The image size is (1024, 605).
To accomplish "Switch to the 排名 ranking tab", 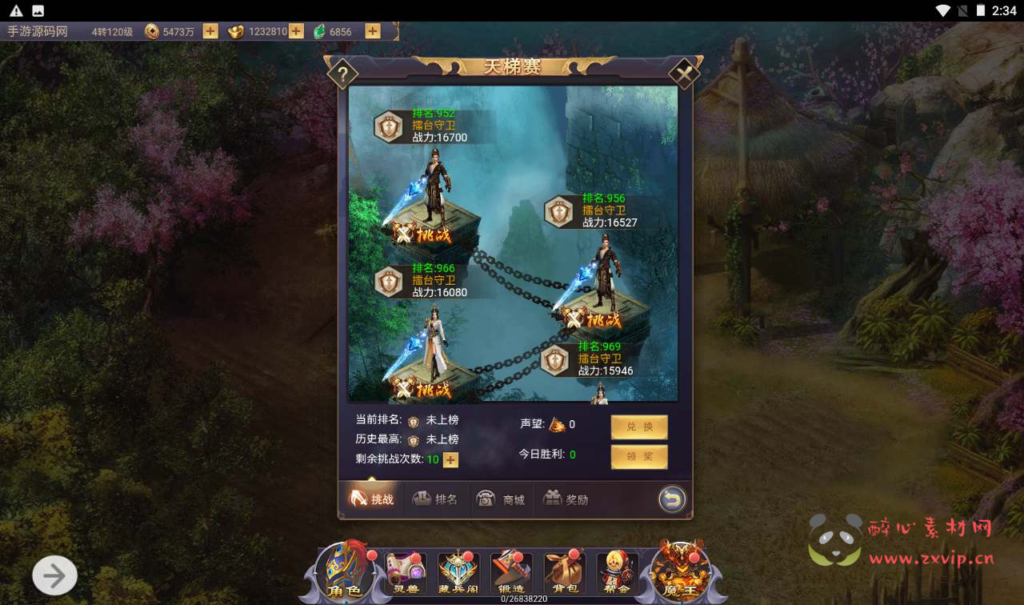I will (435, 499).
